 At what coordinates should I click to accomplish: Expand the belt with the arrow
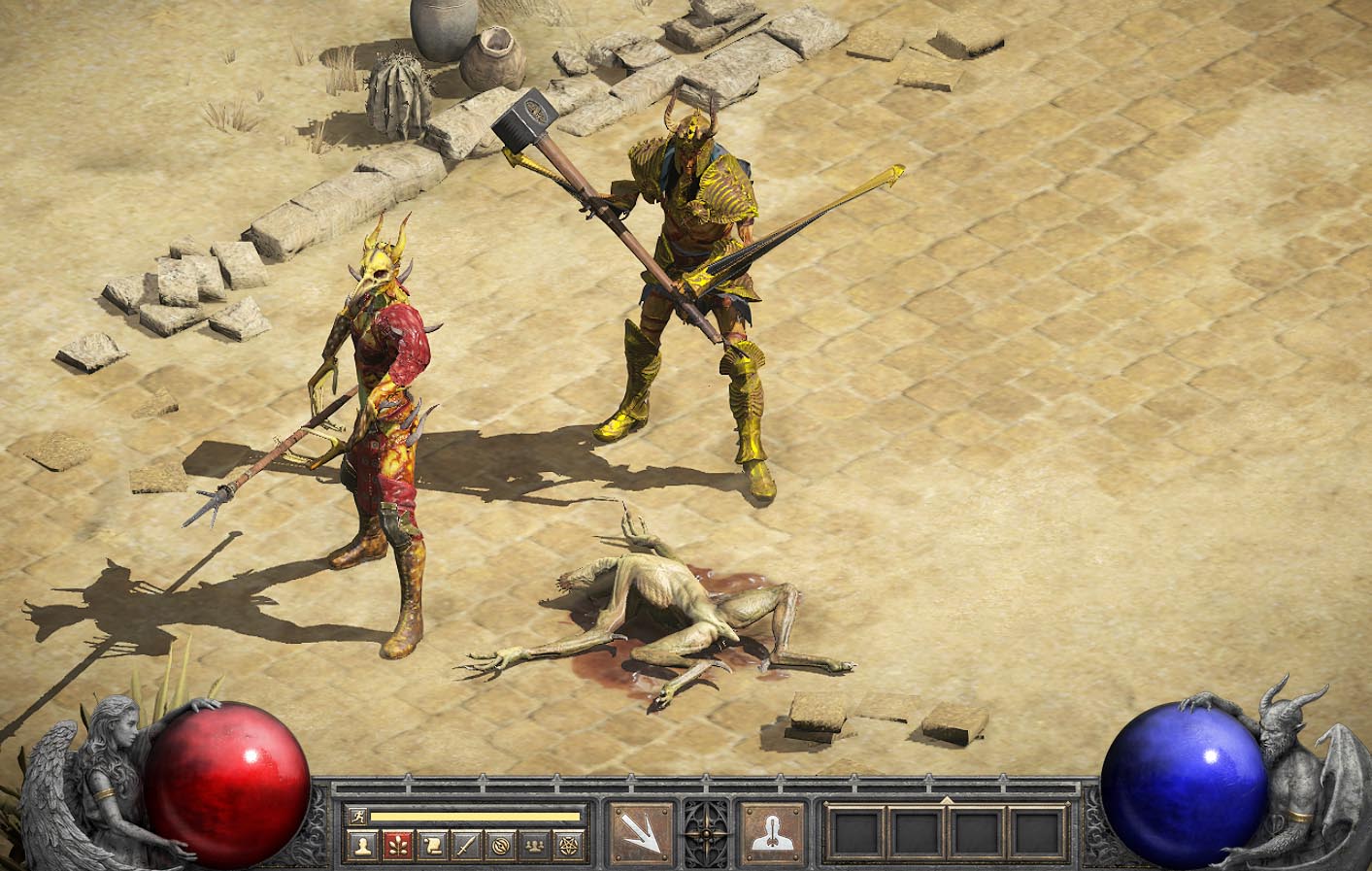(947, 801)
